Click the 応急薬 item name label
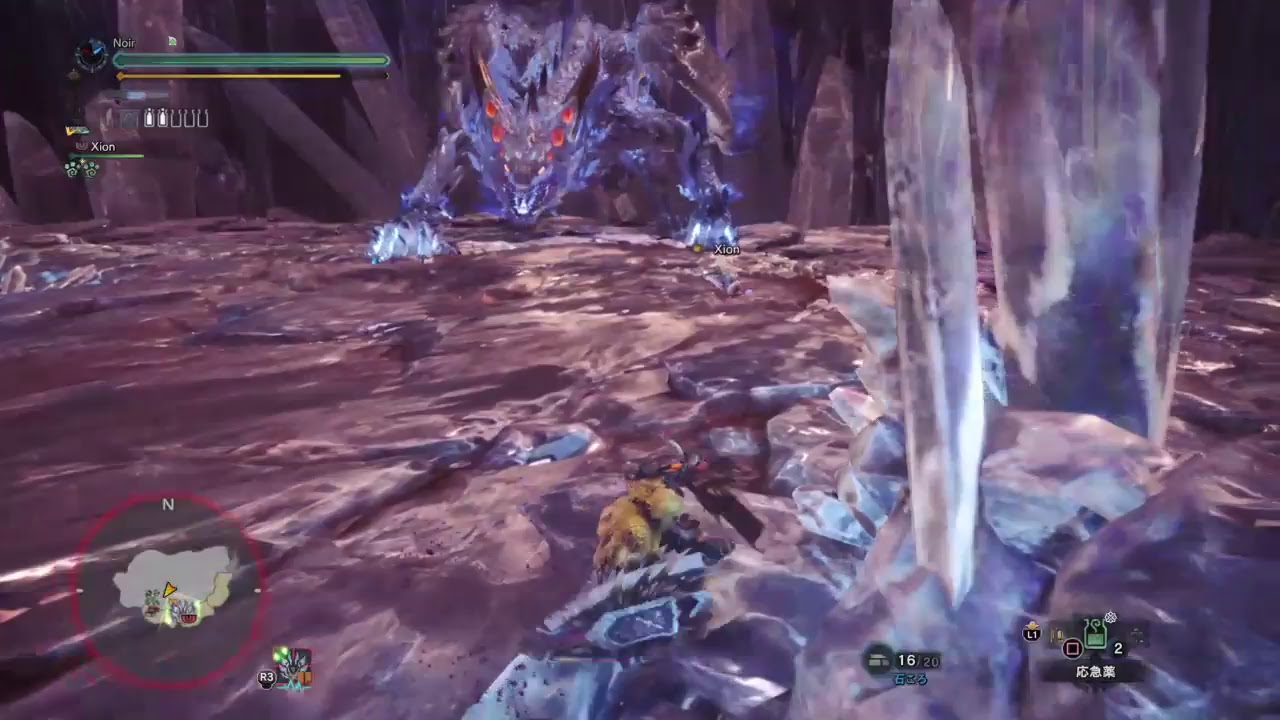 coord(1096,672)
